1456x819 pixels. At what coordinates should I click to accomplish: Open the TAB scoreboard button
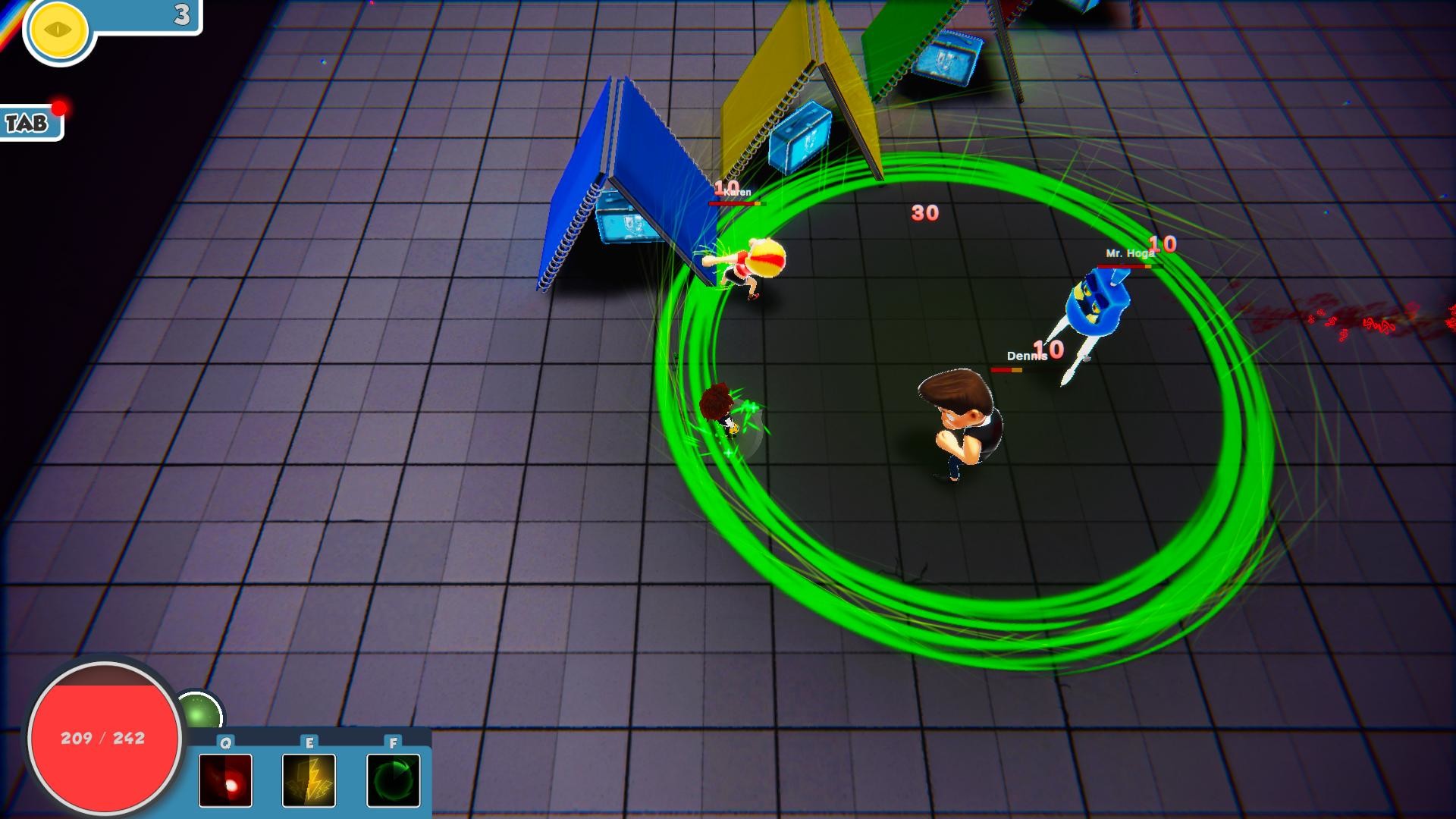point(25,121)
